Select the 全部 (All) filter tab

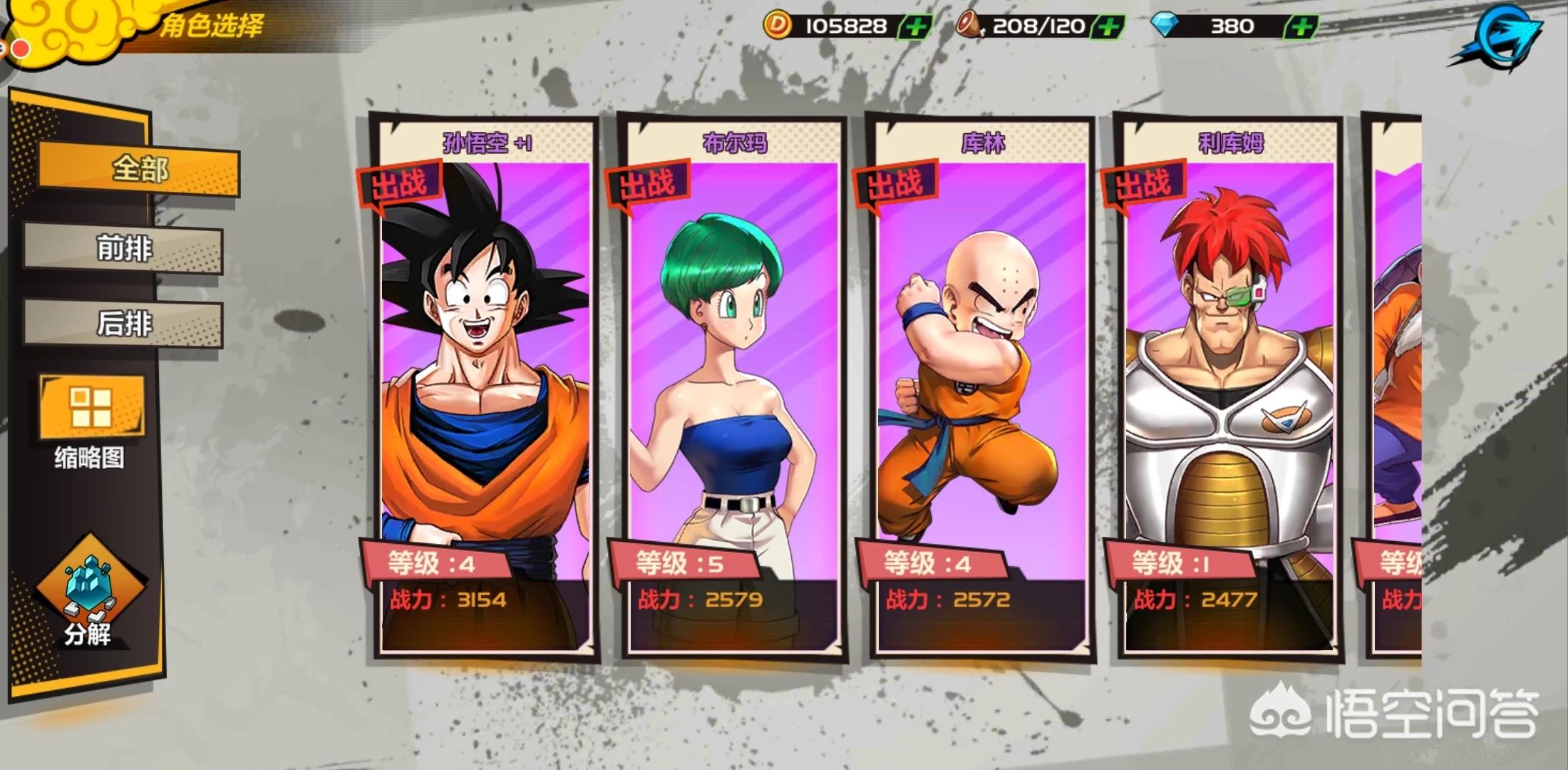coord(139,170)
